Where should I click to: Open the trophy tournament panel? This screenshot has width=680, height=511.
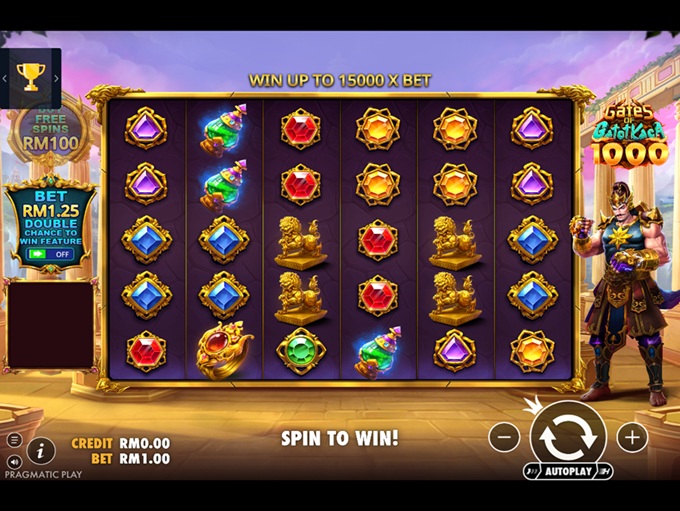[31, 77]
